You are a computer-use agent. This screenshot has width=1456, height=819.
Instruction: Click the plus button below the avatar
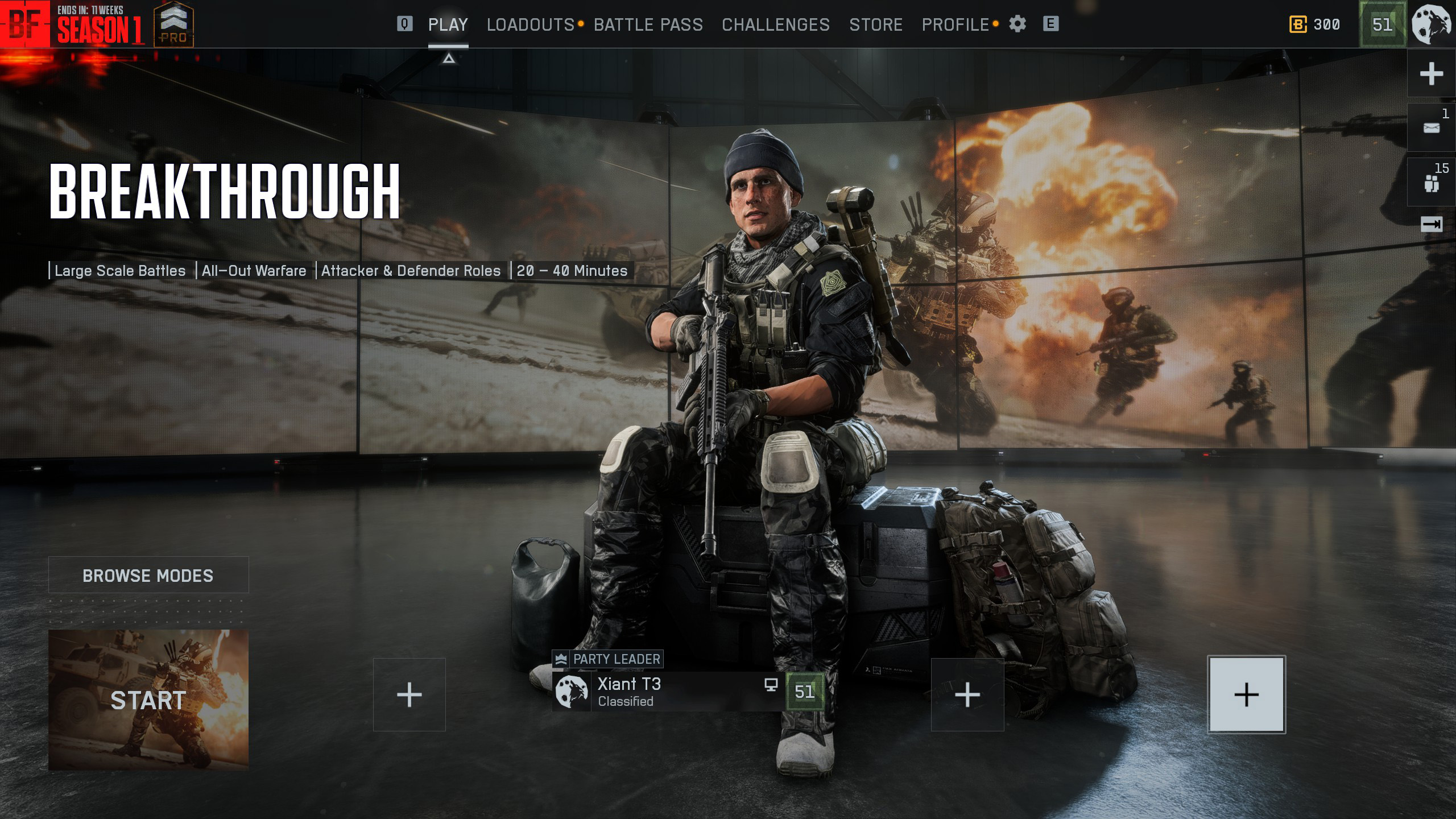pos(1431,74)
